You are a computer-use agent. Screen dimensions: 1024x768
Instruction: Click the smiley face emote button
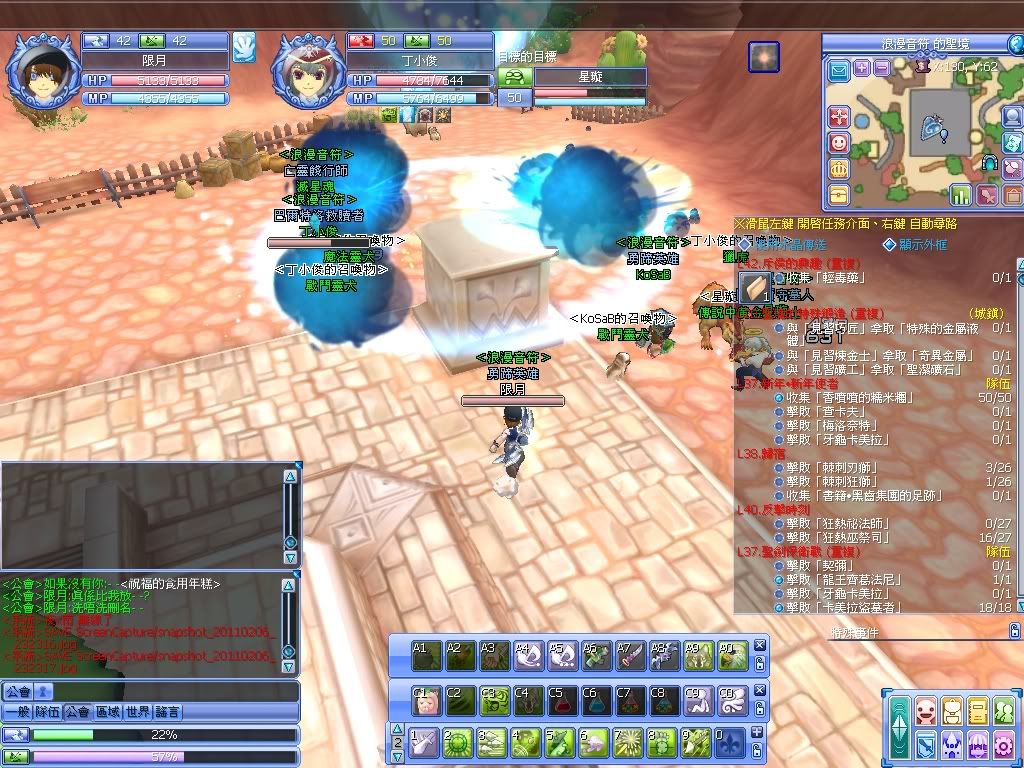[838, 143]
